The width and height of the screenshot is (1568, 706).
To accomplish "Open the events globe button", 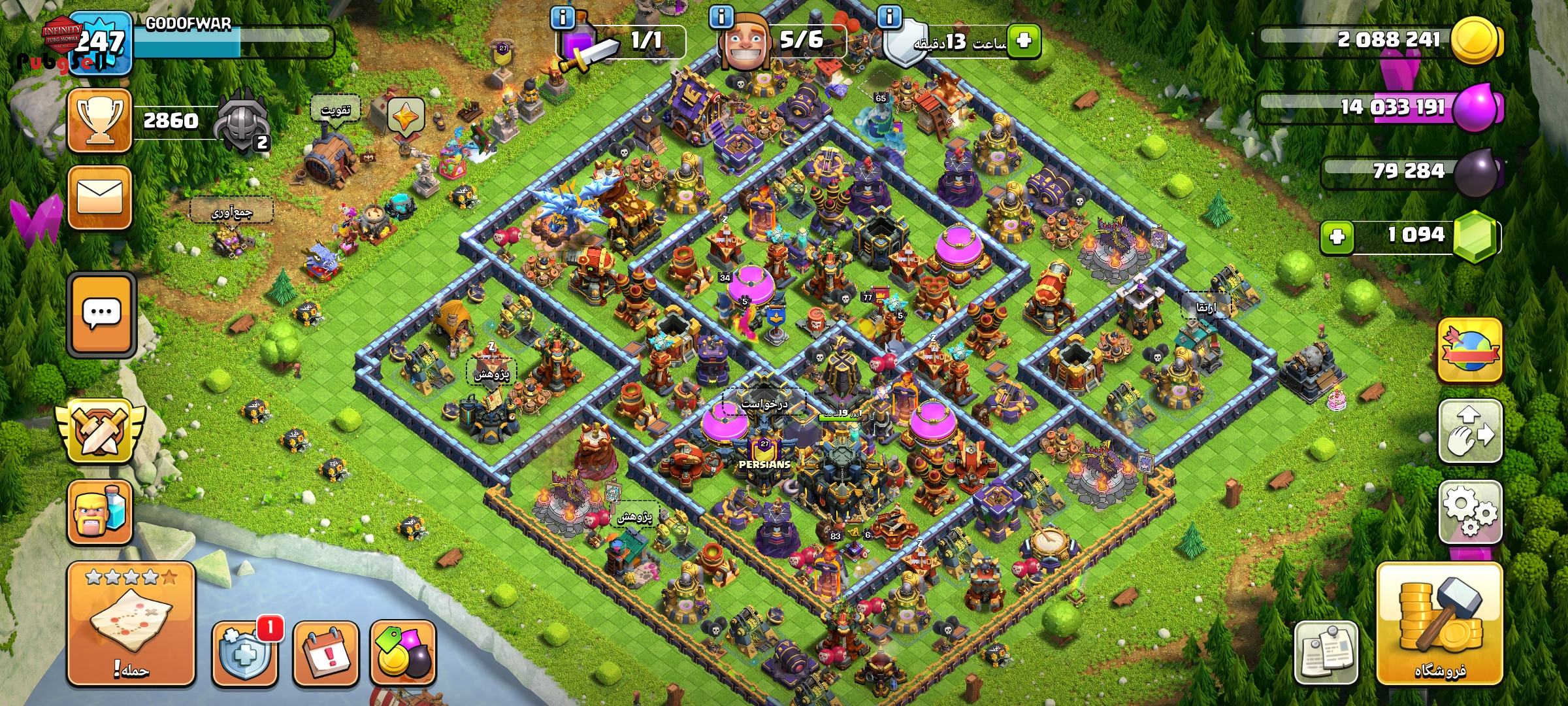I will click(1470, 350).
